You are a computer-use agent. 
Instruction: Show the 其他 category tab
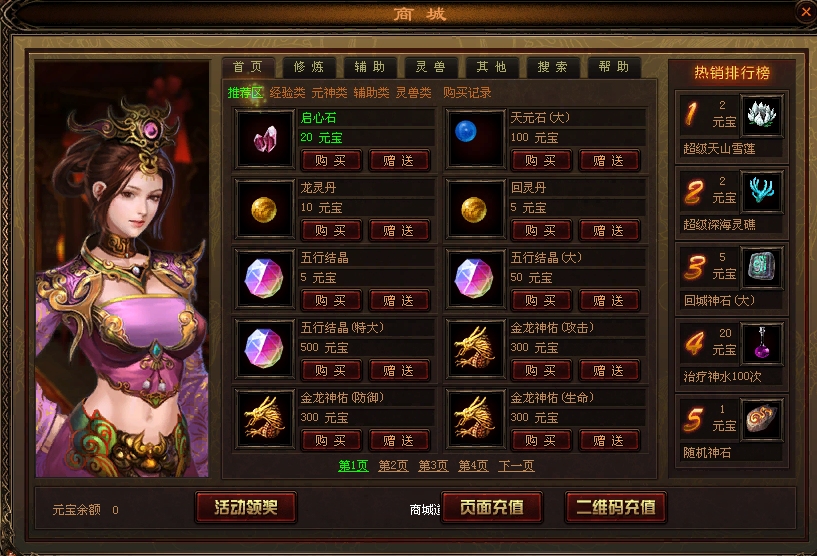tap(491, 67)
